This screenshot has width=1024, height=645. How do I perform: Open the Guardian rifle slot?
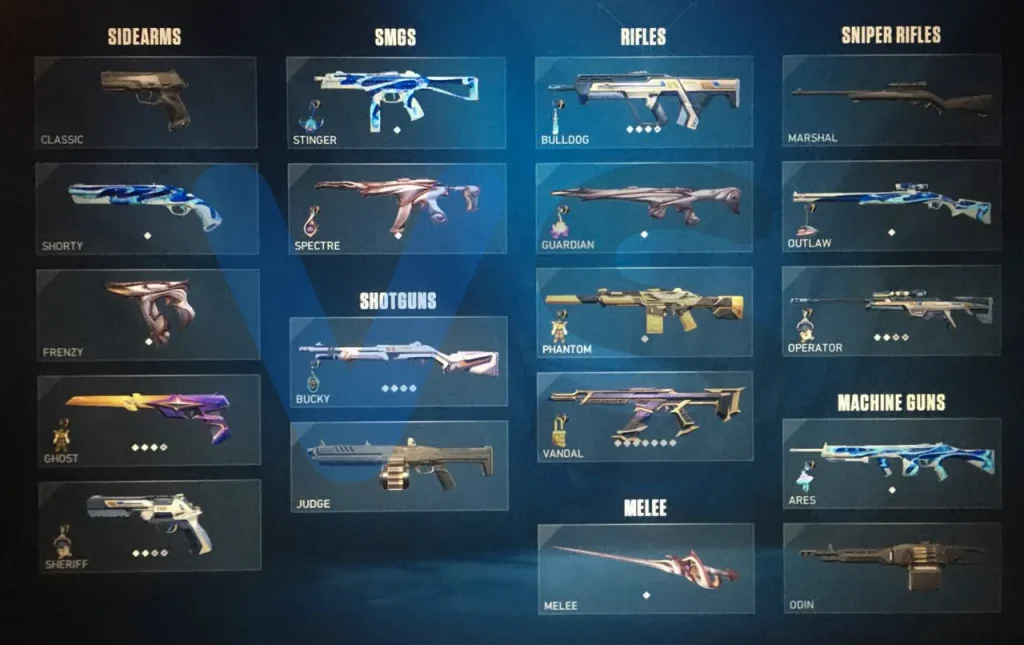click(x=644, y=207)
